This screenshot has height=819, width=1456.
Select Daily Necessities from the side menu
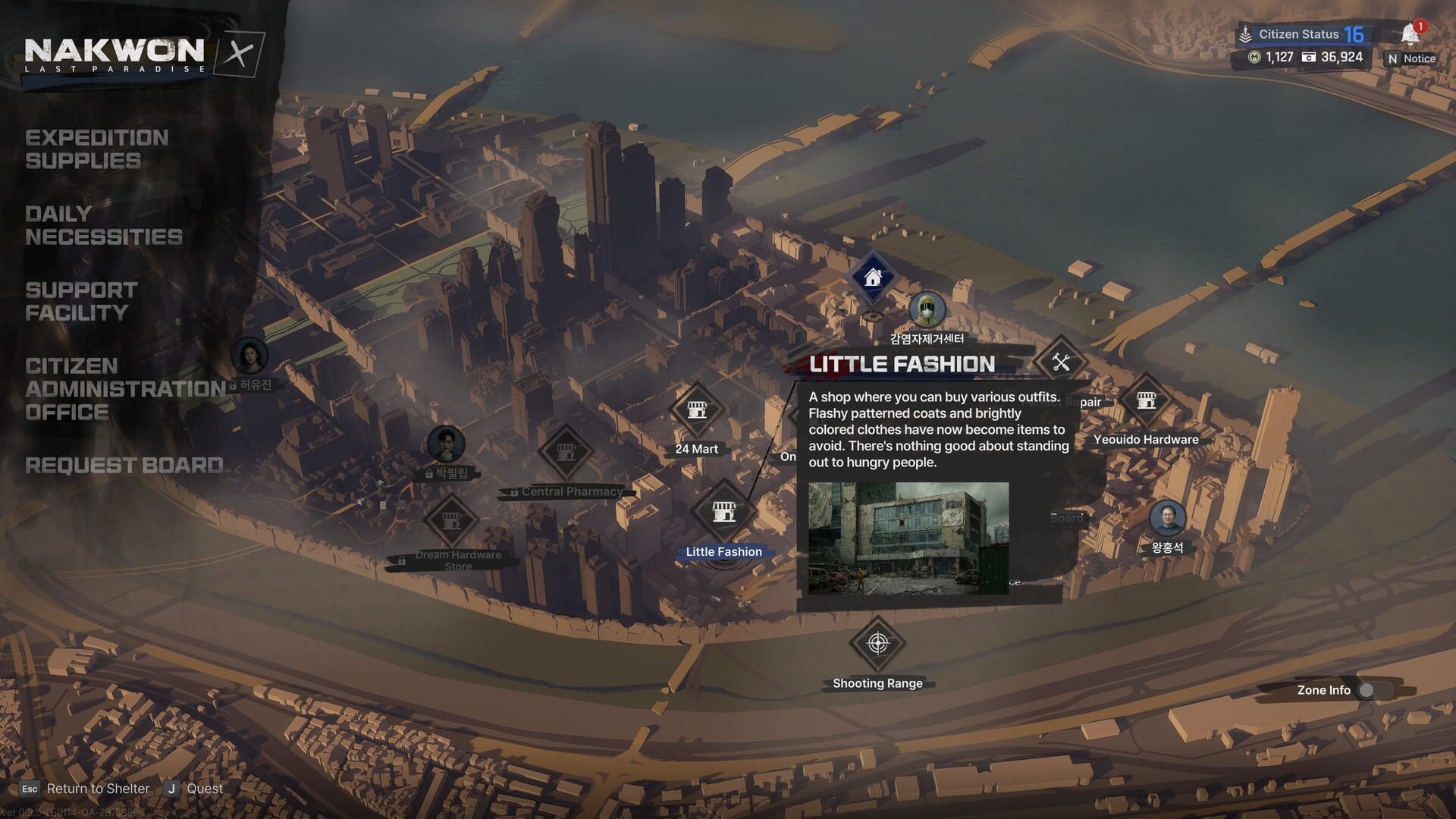(103, 225)
